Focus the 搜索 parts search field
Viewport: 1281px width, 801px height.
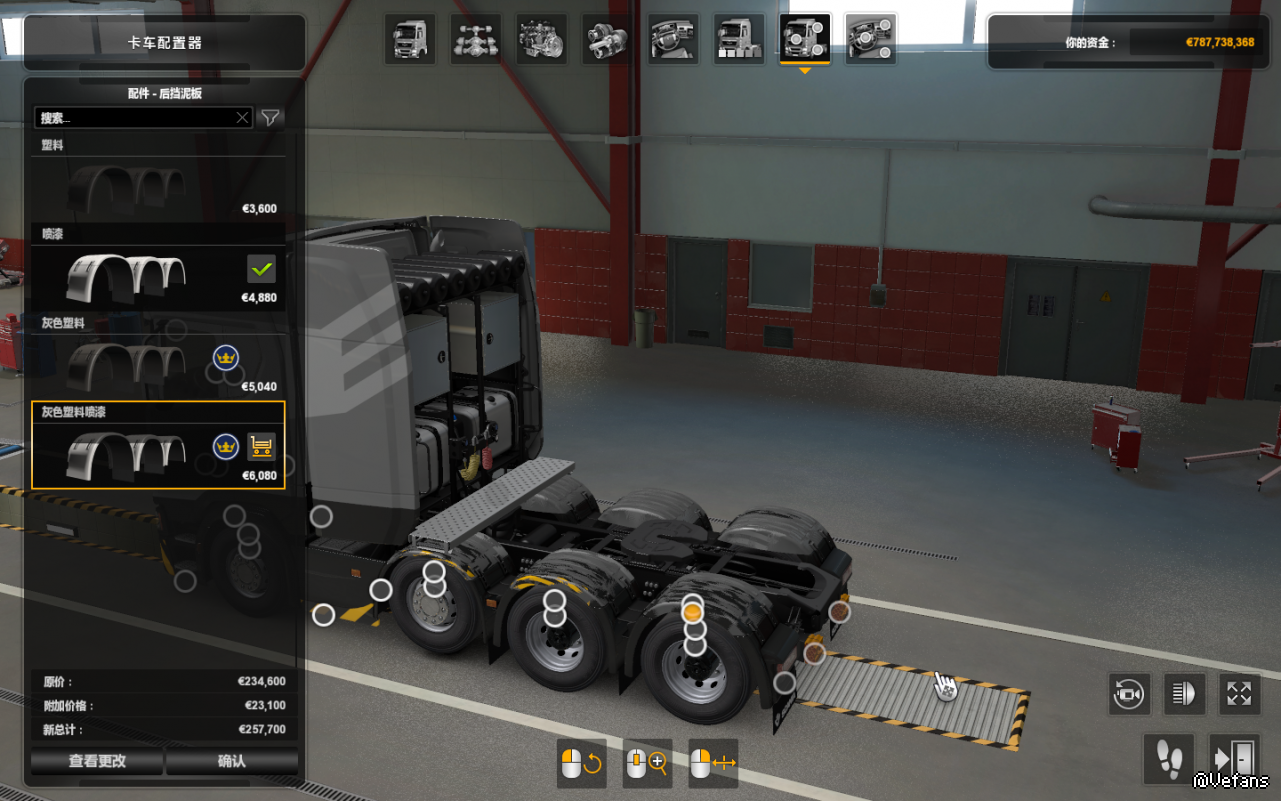[x=135, y=118]
